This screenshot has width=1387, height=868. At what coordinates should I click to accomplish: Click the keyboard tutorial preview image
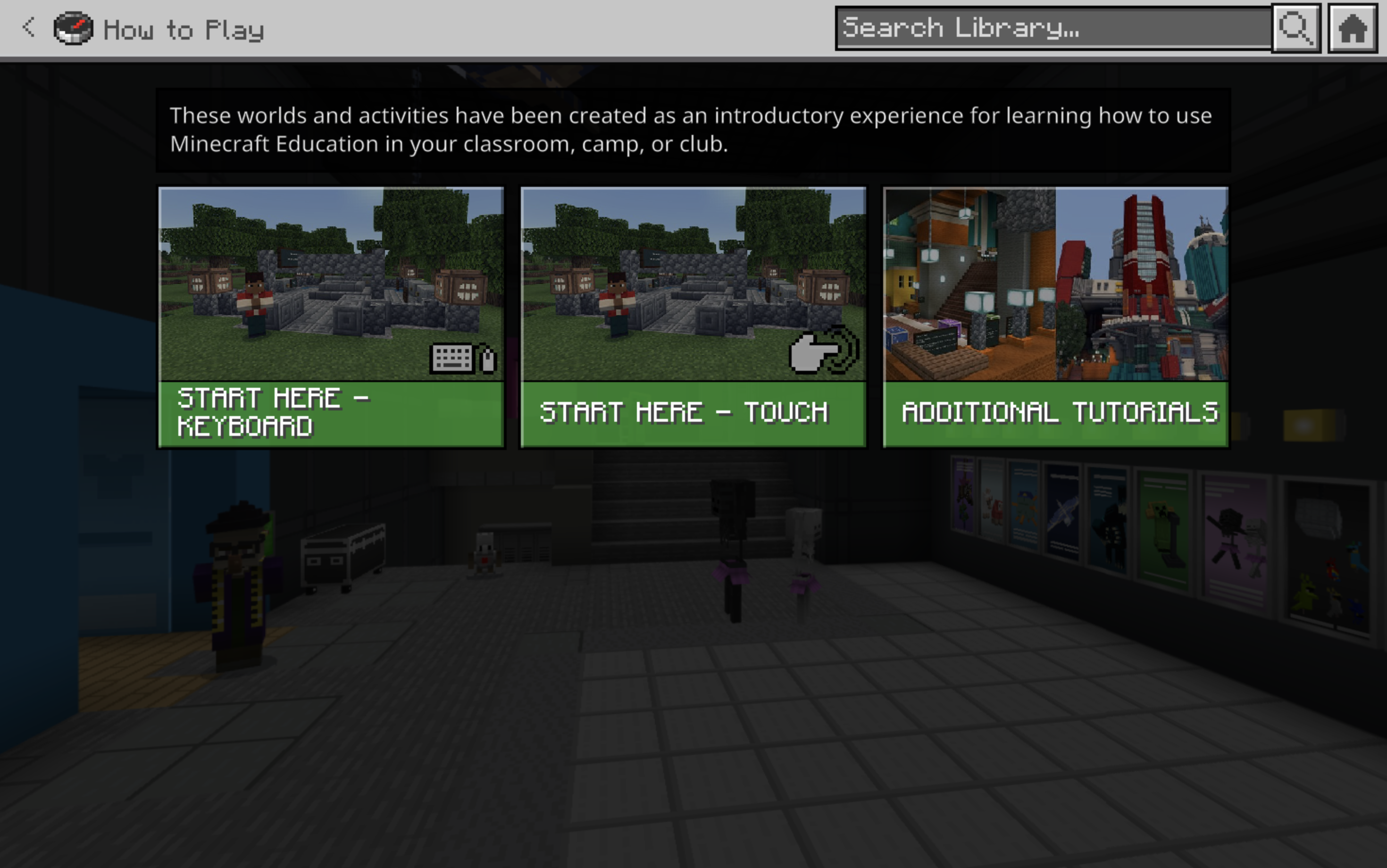coord(332,281)
